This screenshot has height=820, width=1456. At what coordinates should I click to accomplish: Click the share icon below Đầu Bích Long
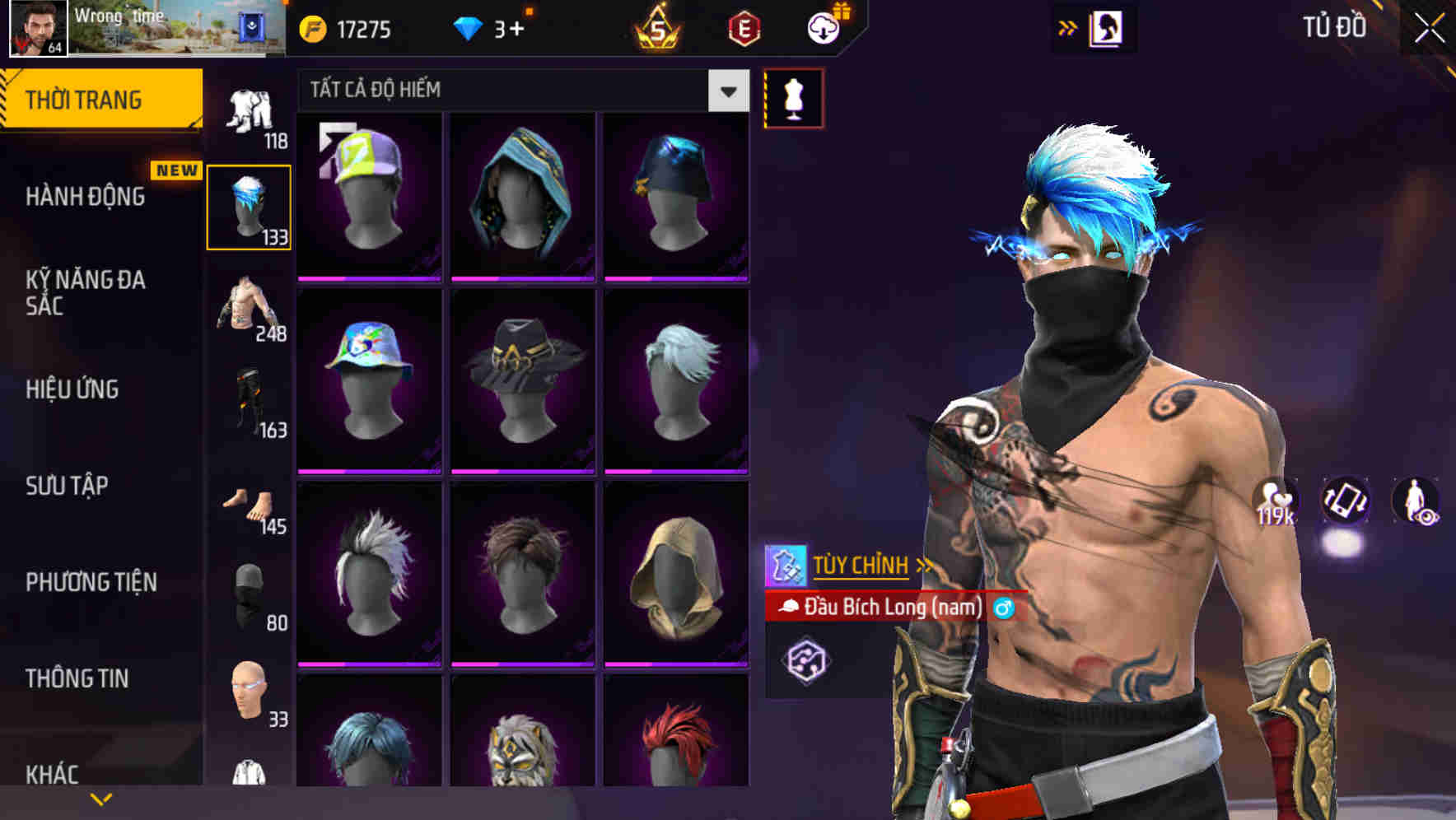tap(809, 661)
